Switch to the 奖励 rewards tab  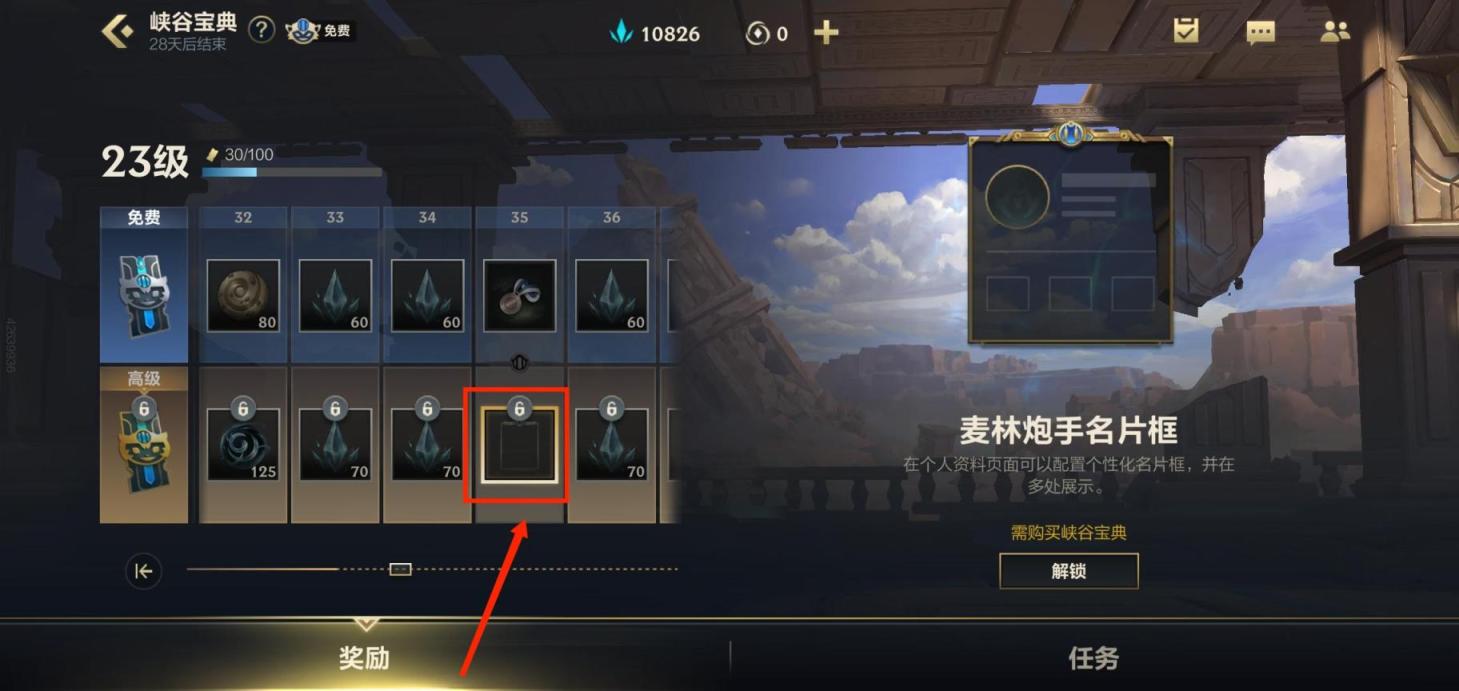click(x=364, y=657)
